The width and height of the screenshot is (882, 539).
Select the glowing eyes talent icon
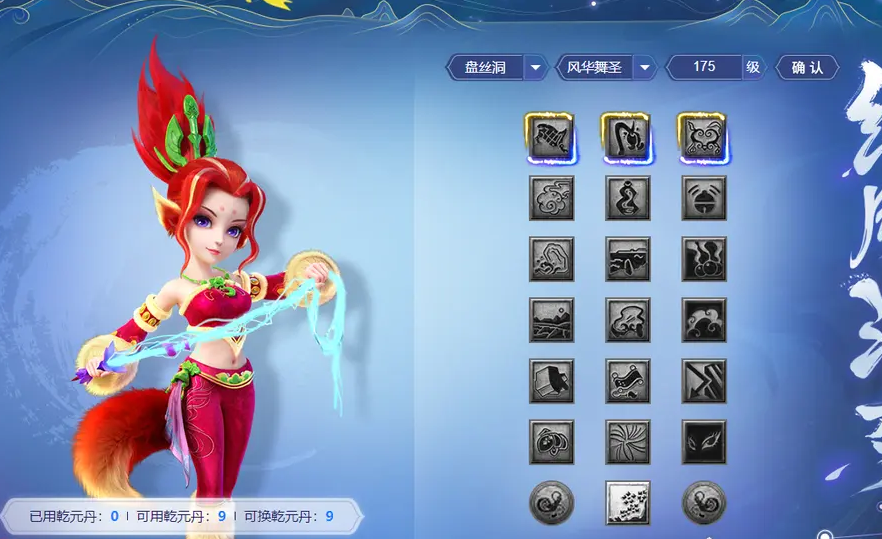pyautogui.click(x=704, y=442)
